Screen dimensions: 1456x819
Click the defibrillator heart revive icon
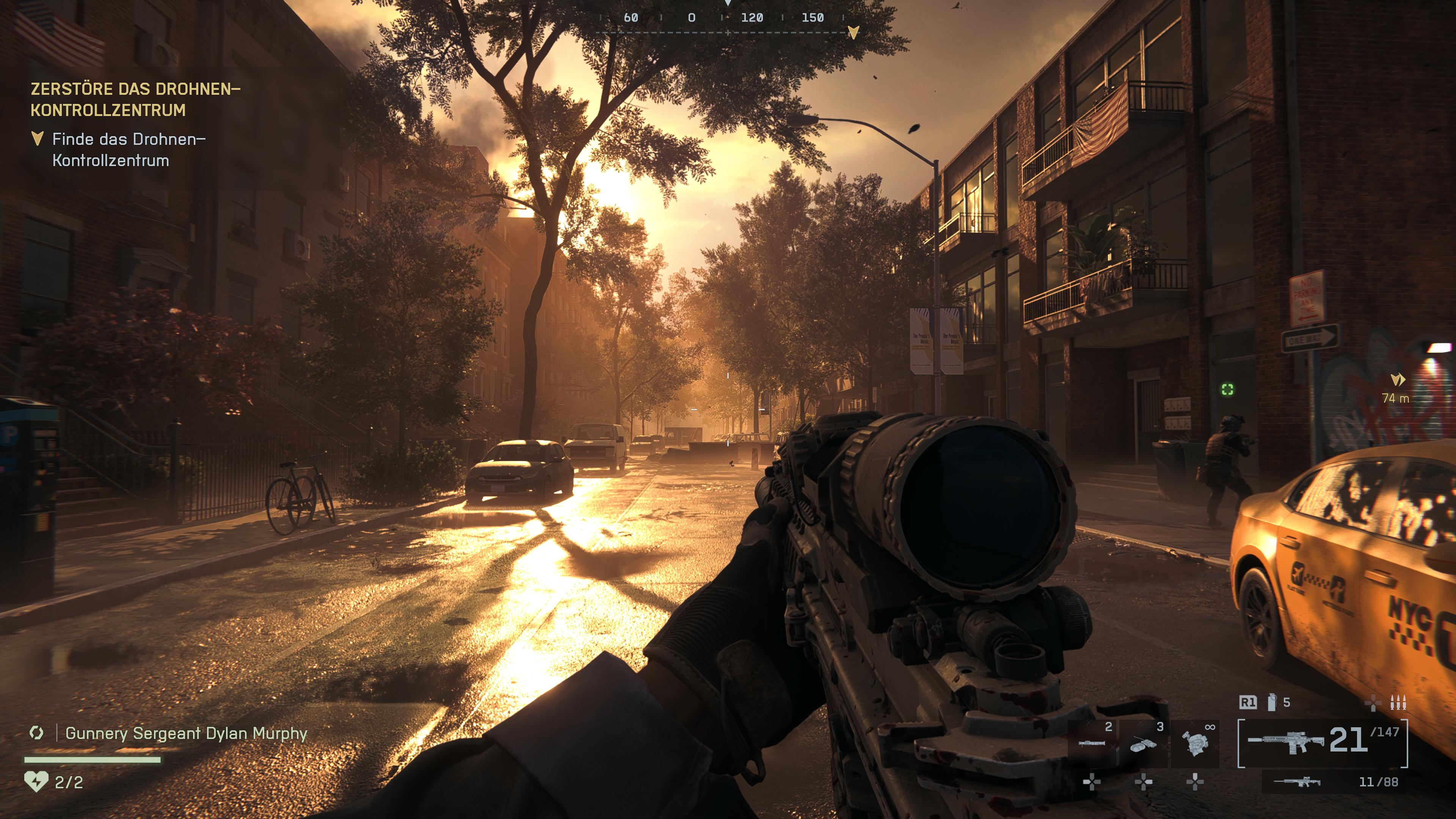(x=36, y=782)
